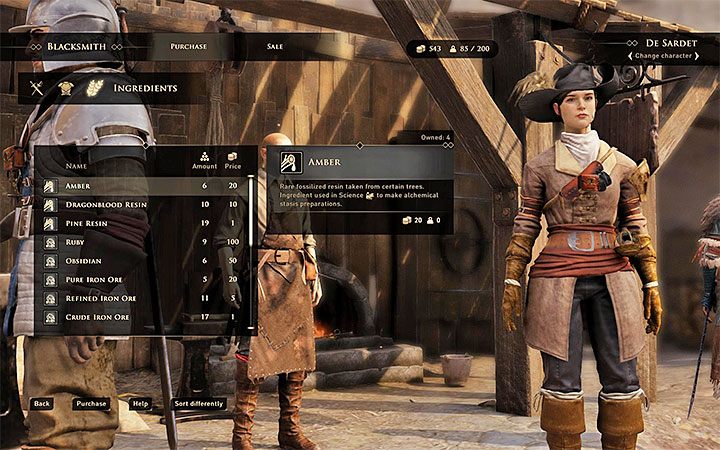720x450 pixels.
Task: Select the Ruby ingredient
Action: point(142,242)
